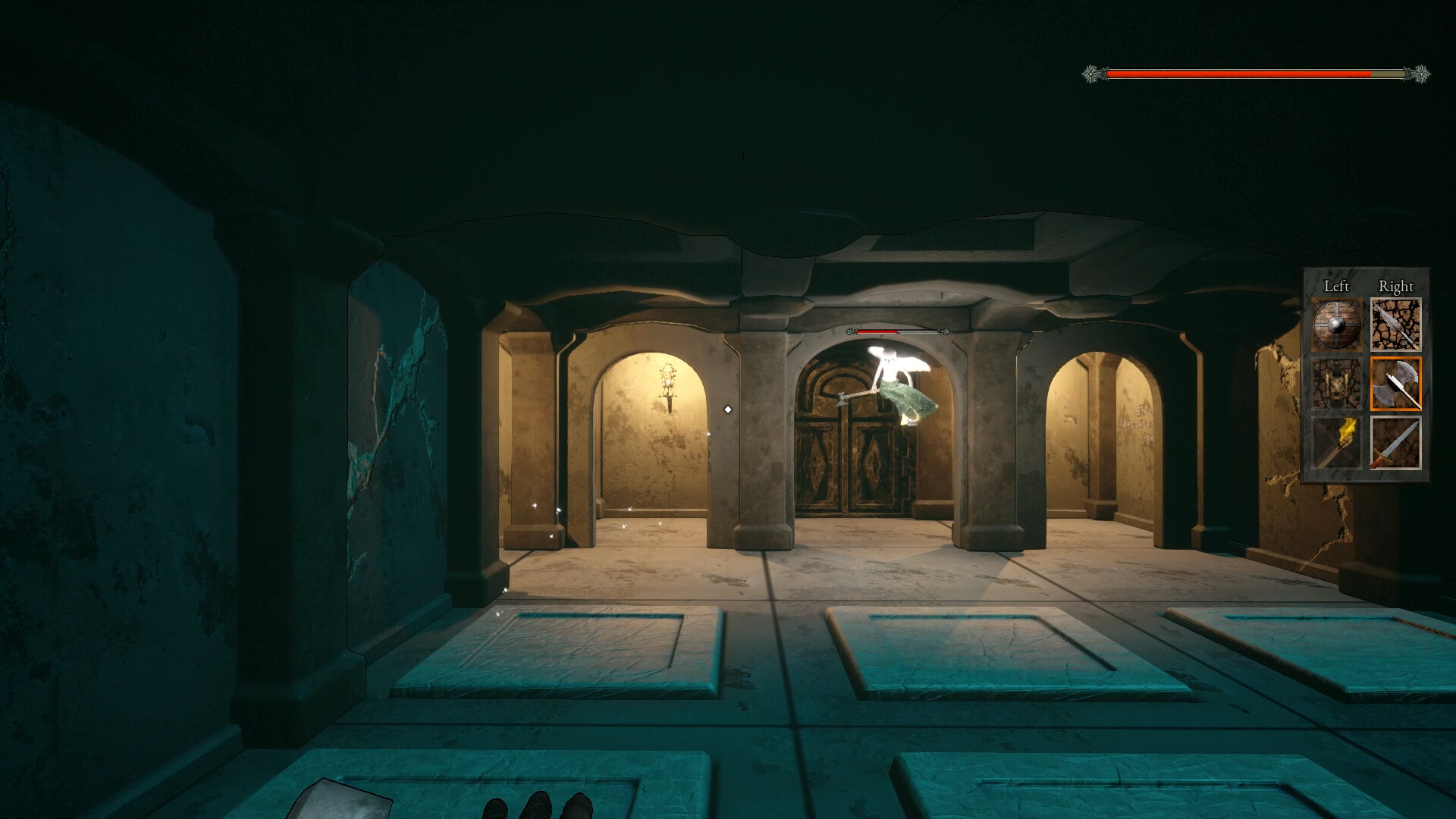The width and height of the screenshot is (1456, 819).
Task: Click the diamond crosshair reticle
Action: (x=729, y=410)
